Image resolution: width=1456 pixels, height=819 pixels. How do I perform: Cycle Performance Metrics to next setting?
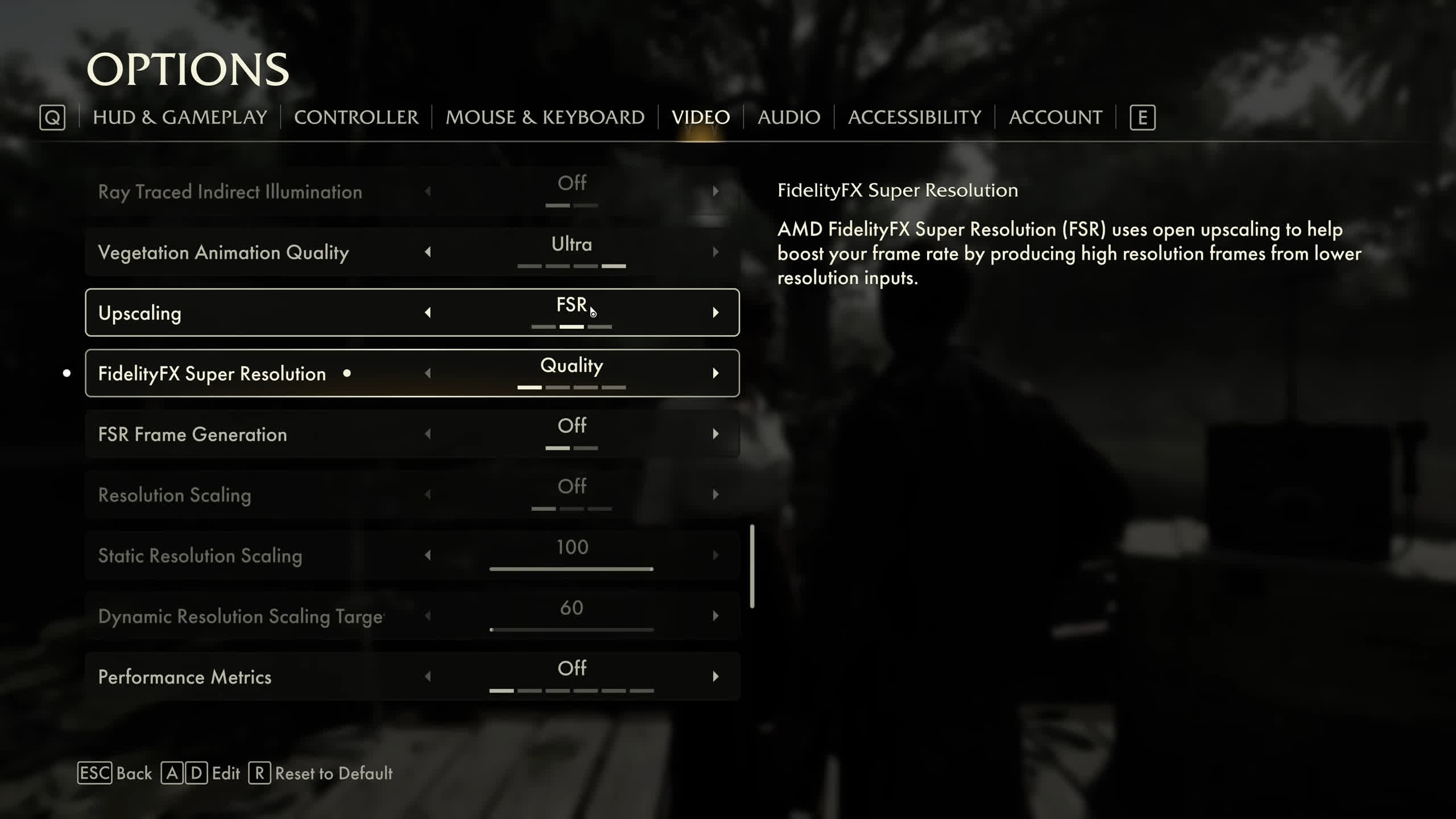click(715, 677)
